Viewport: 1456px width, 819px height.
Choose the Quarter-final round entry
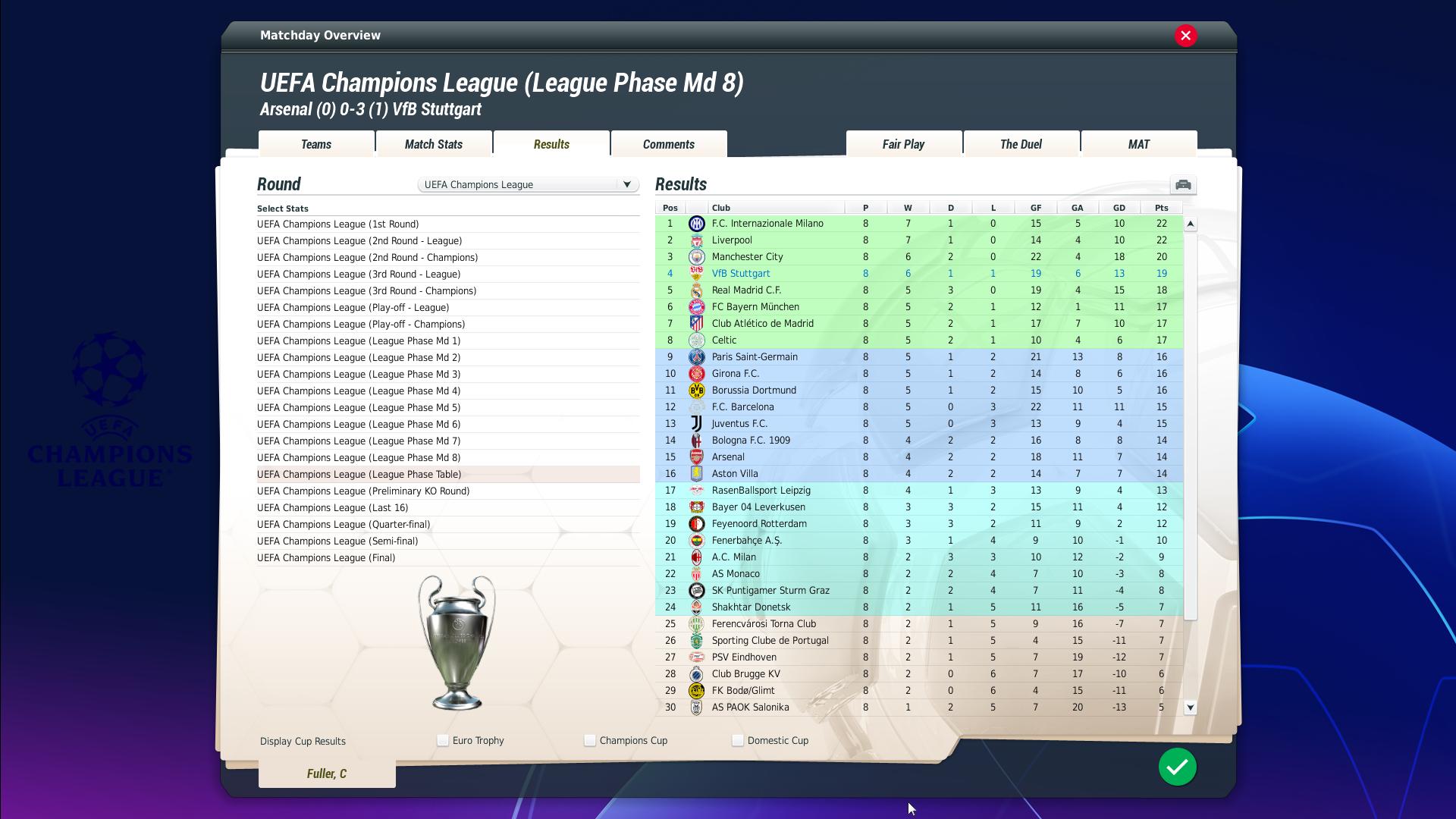coord(344,525)
